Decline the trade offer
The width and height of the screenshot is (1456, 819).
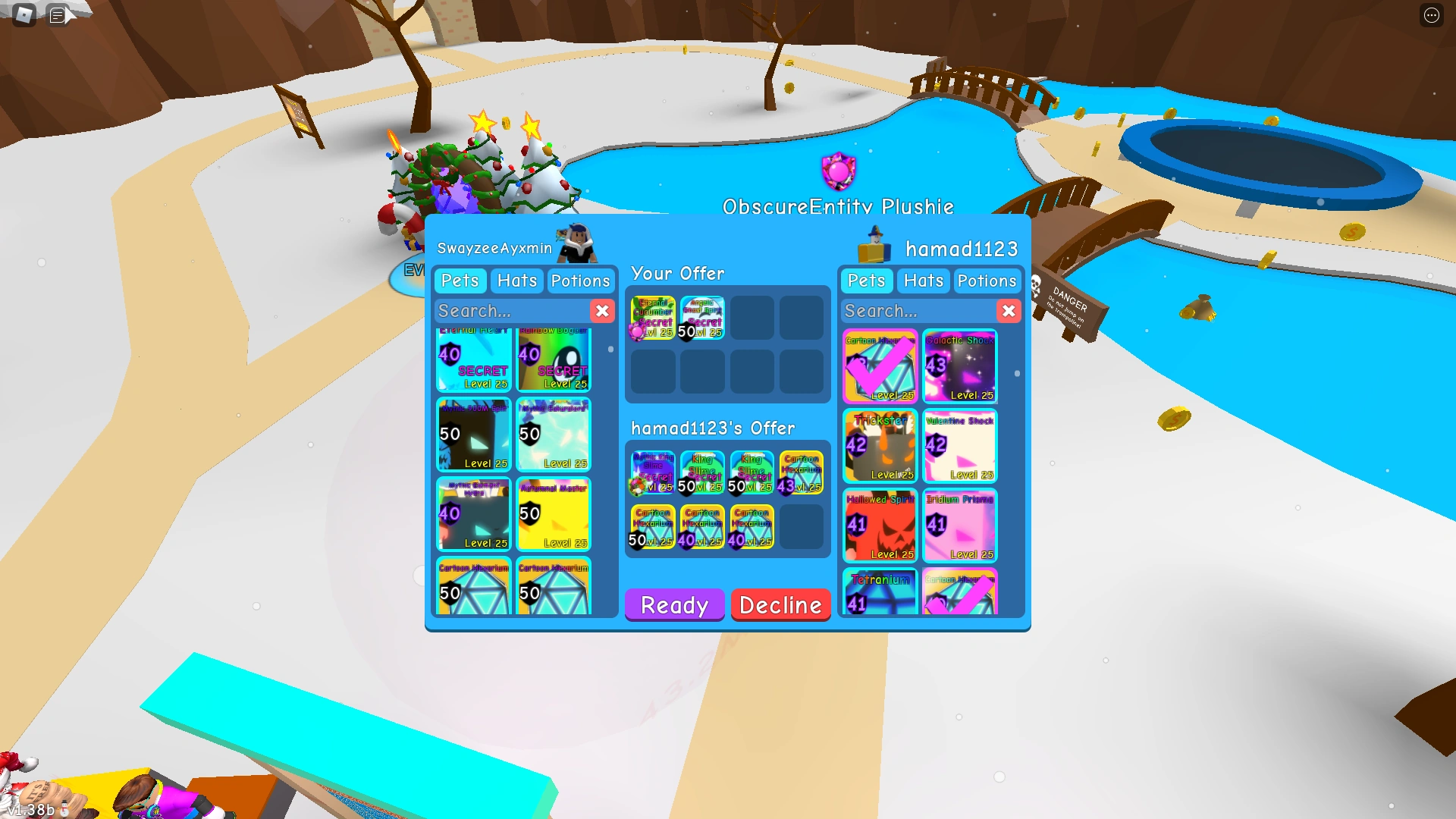click(x=780, y=604)
